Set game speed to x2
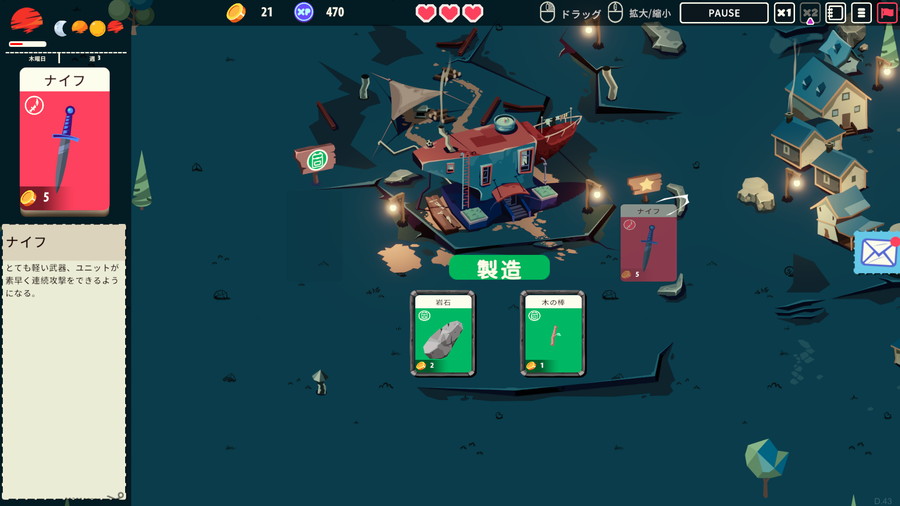Image resolution: width=900 pixels, height=506 pixels. (x=810, y=13)
